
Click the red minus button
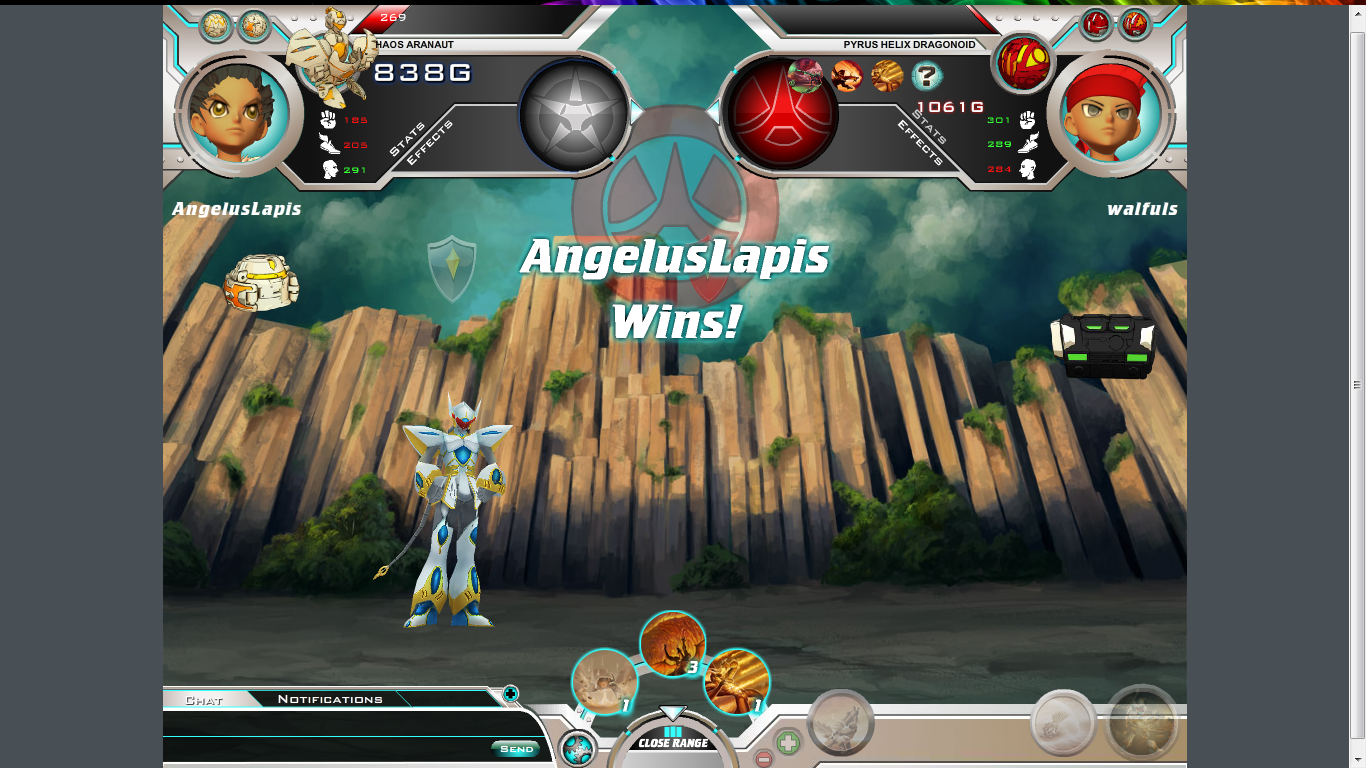click(x=763, y=760)
